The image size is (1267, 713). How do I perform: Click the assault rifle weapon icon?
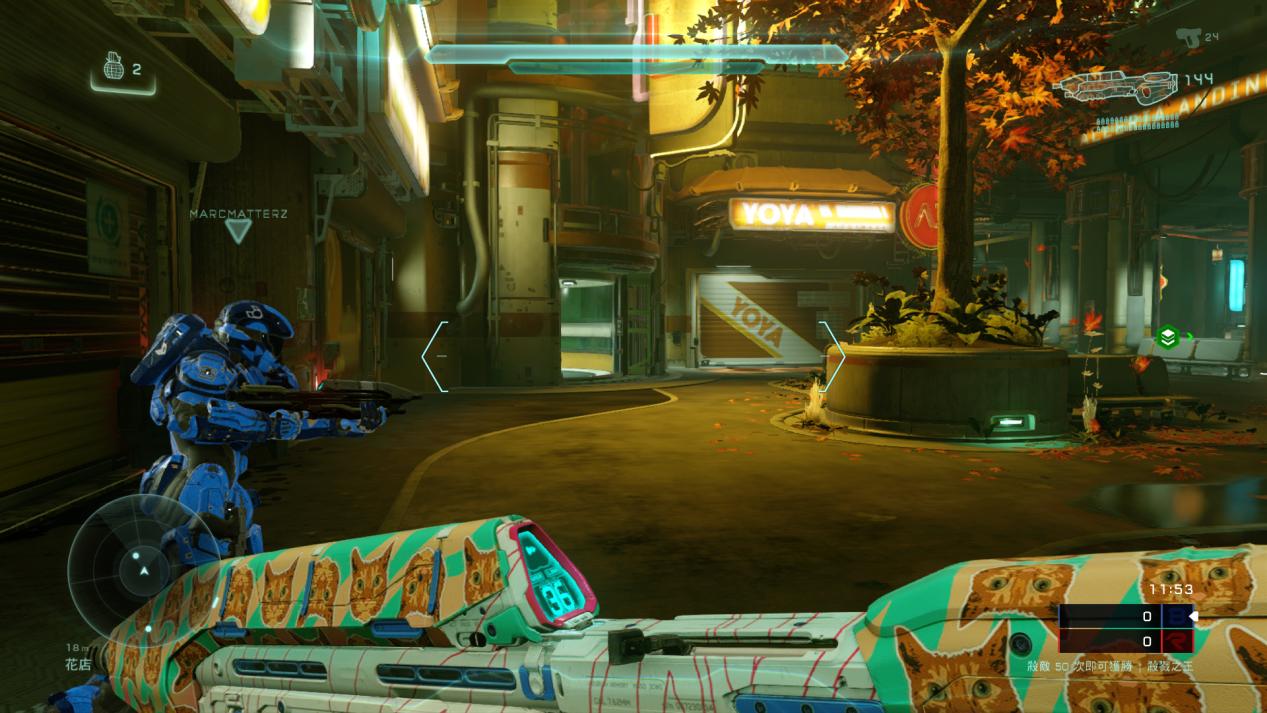click(x=1117, y=88)
